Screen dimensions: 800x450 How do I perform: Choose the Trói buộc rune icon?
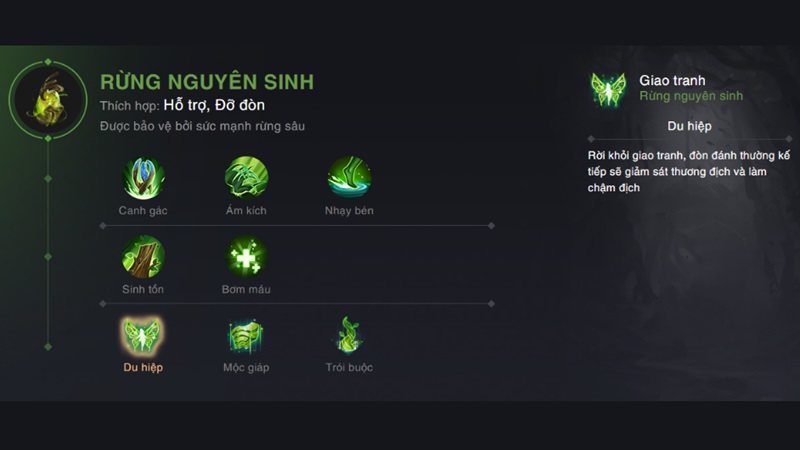point(349,335)
